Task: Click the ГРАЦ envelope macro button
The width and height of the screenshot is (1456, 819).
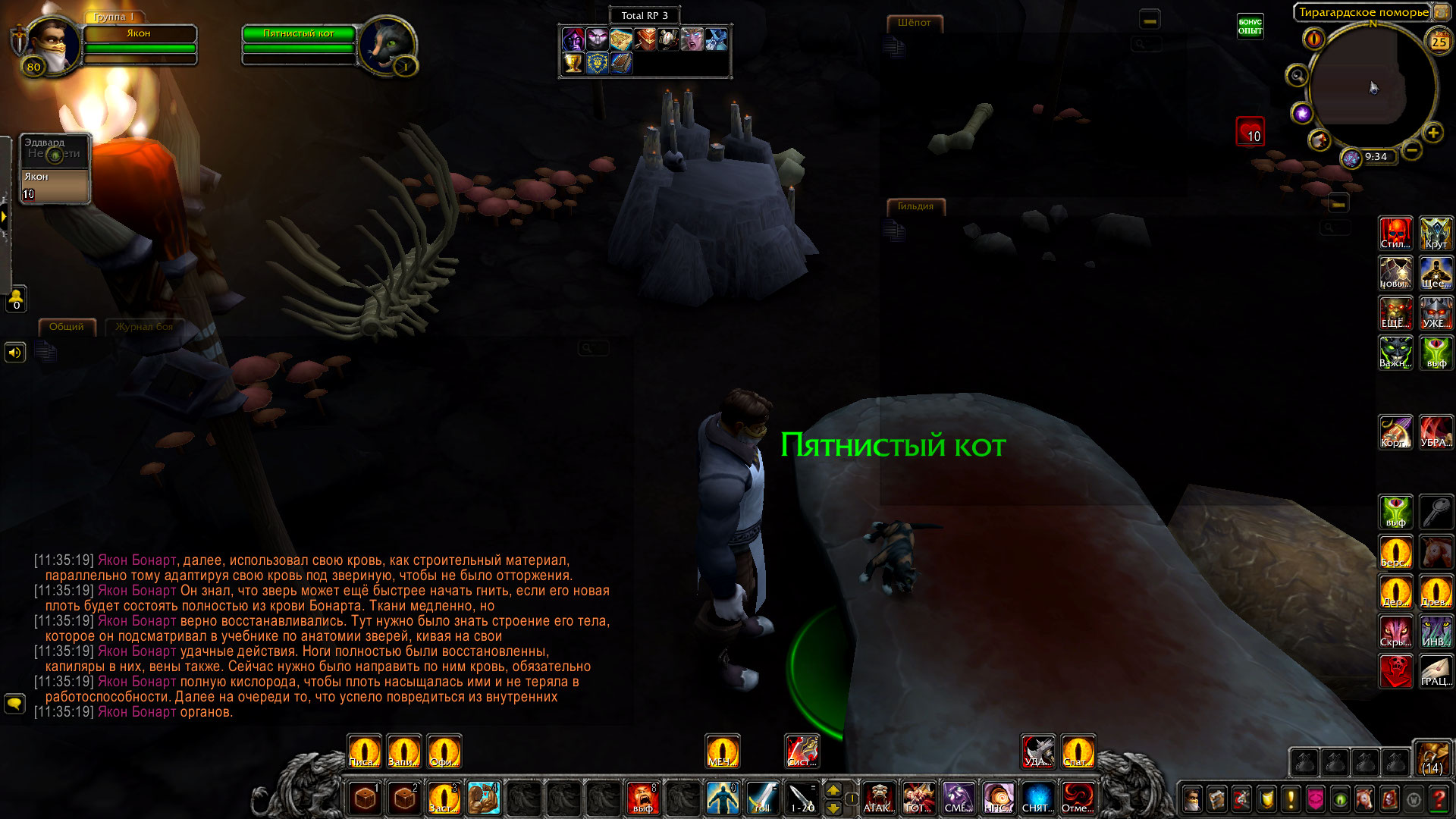Action: click(1436, 670)
